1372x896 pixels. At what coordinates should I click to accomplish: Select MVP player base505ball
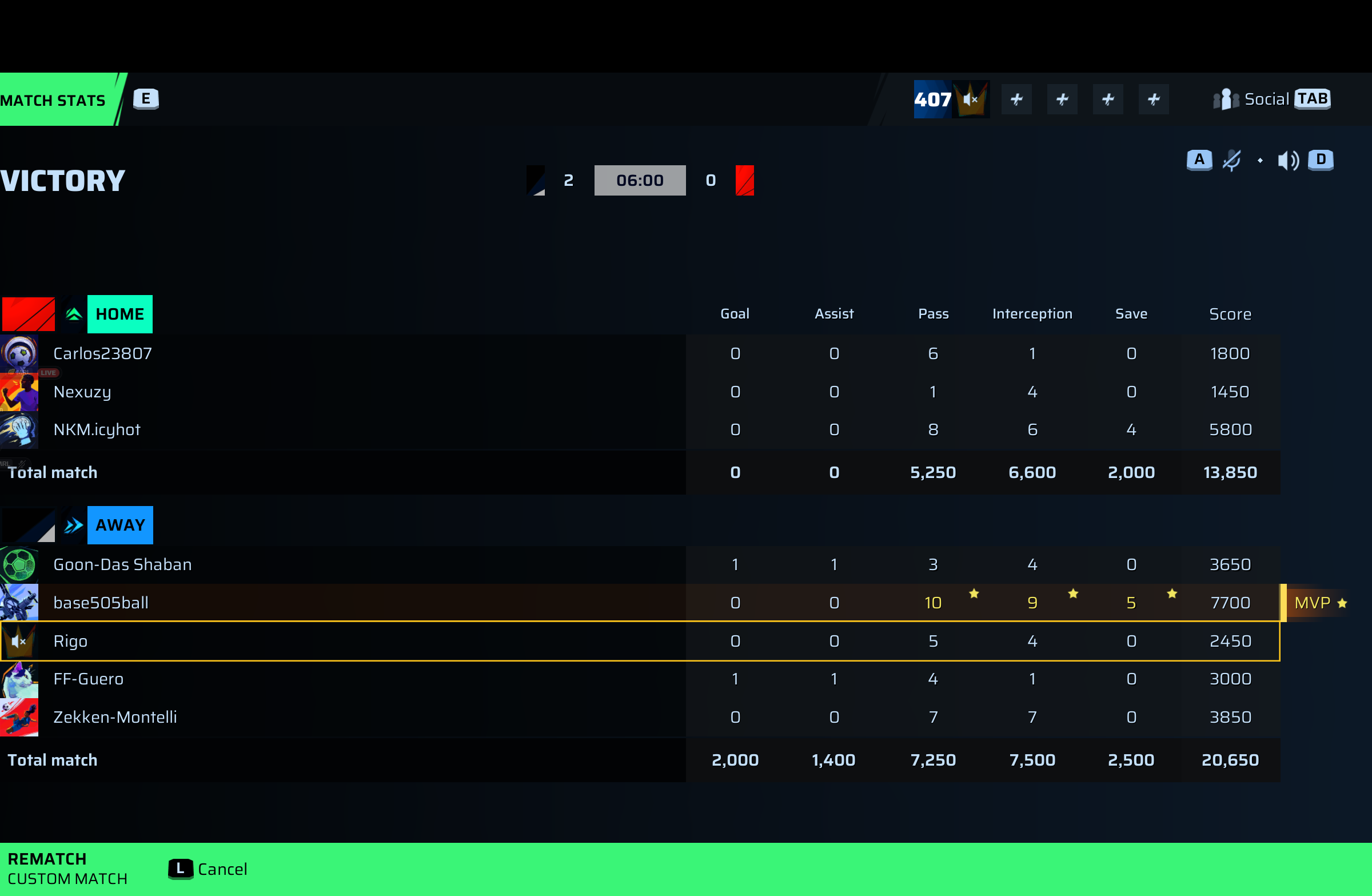coord(101,603)
